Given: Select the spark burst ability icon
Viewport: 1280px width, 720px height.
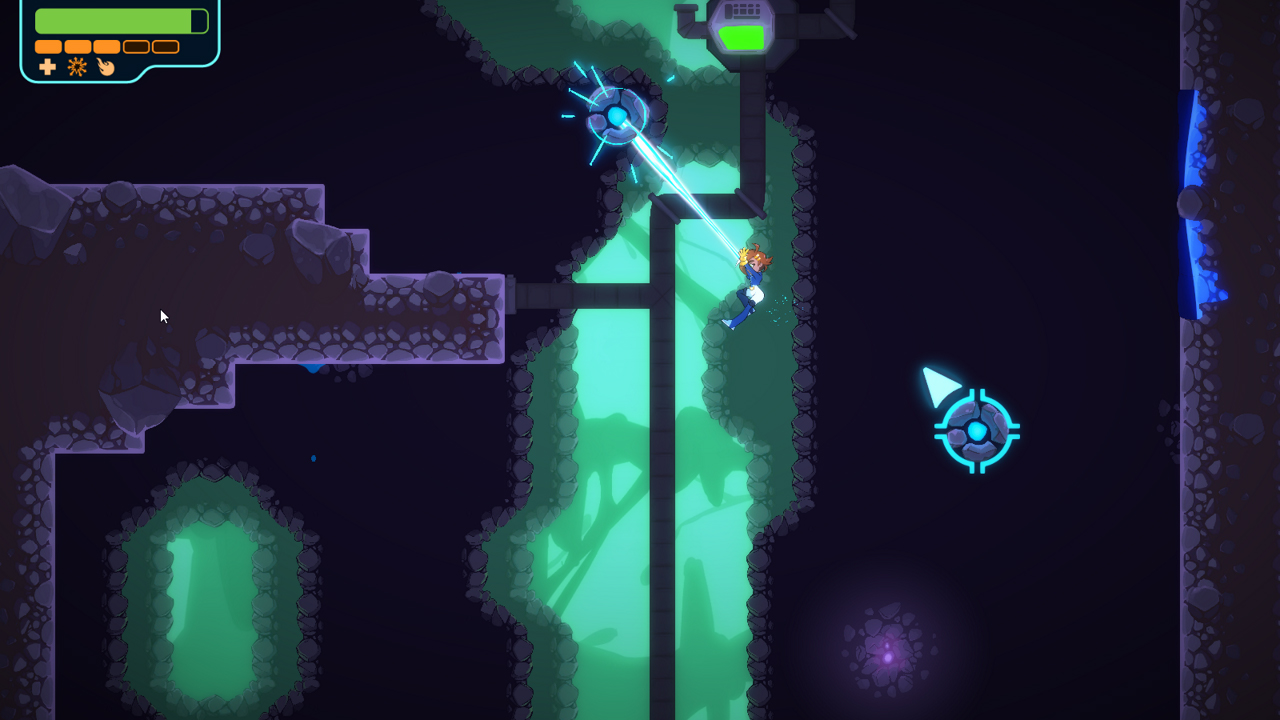Looking at the screenshot, I should pyautogui.click(x=77, y=66).
